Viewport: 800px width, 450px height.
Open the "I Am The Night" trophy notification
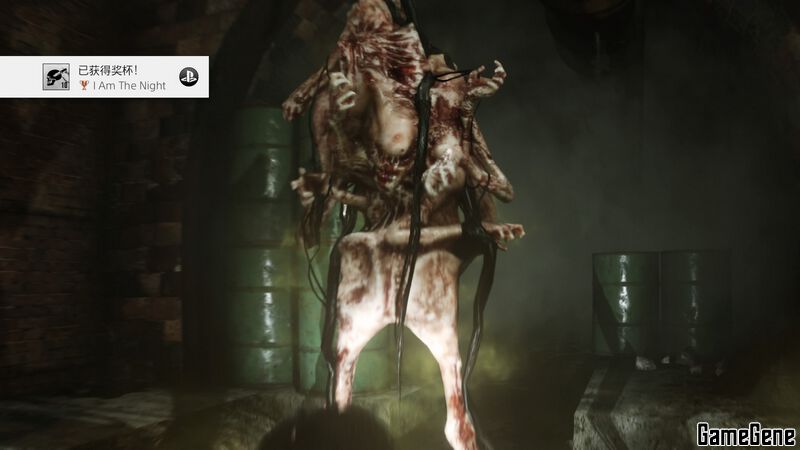point(122,78)
